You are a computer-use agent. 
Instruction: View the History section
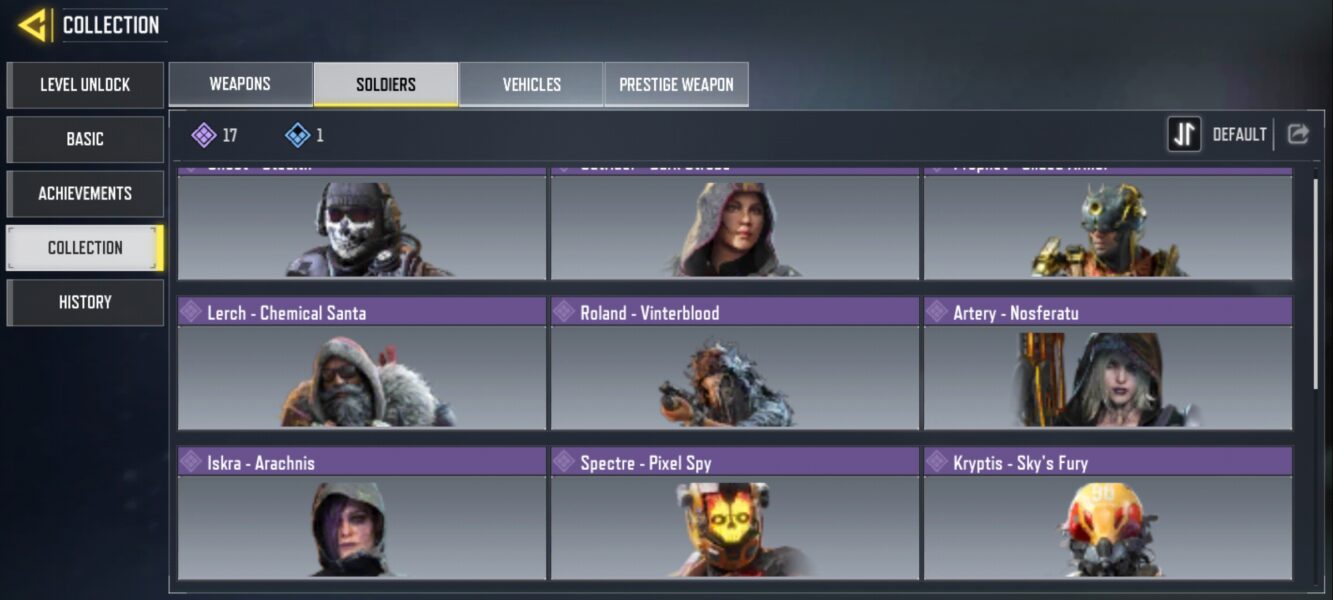click(x=85, y=302)
